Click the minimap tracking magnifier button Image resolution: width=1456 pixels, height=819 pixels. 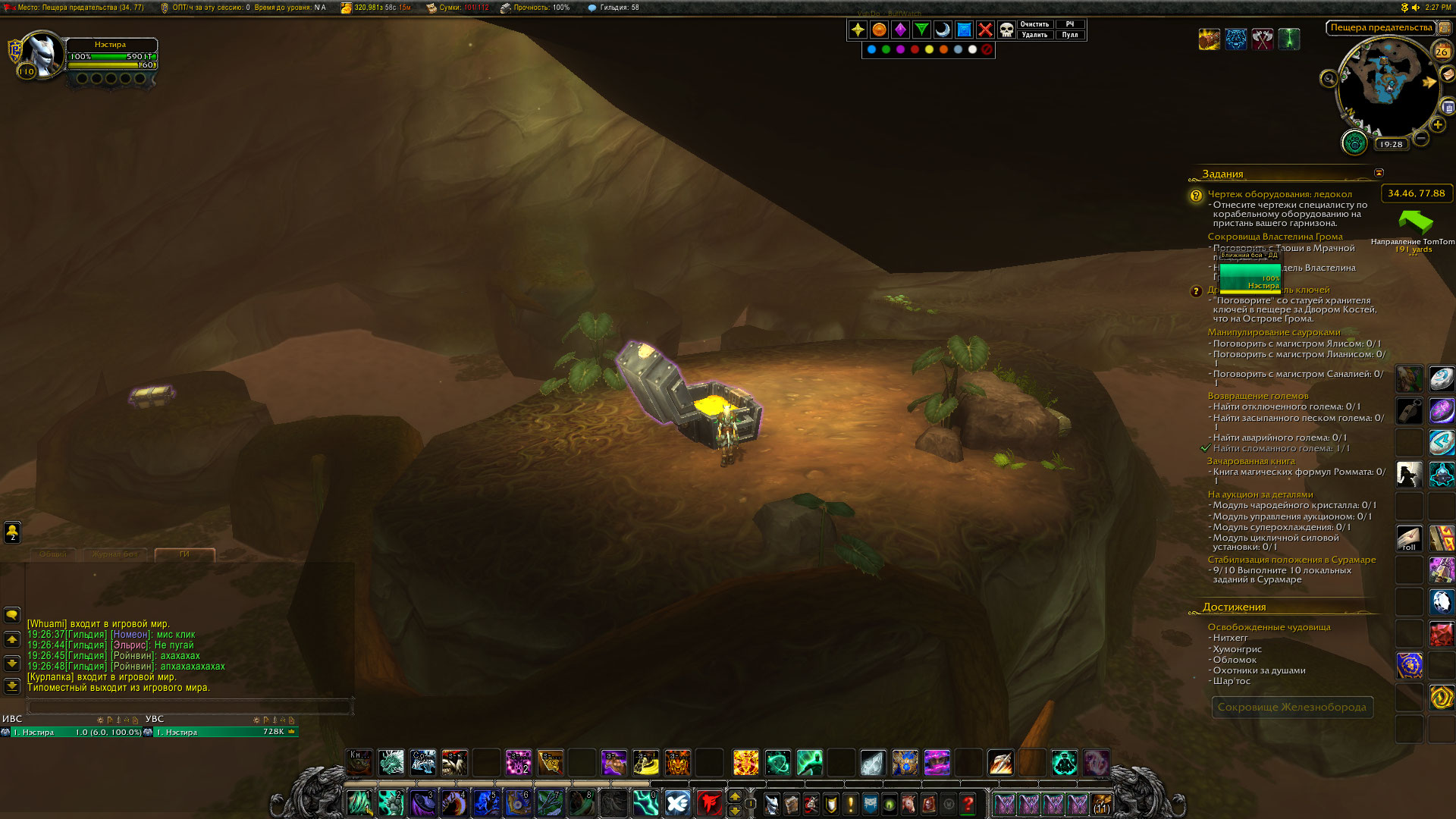pos(1329,78)
